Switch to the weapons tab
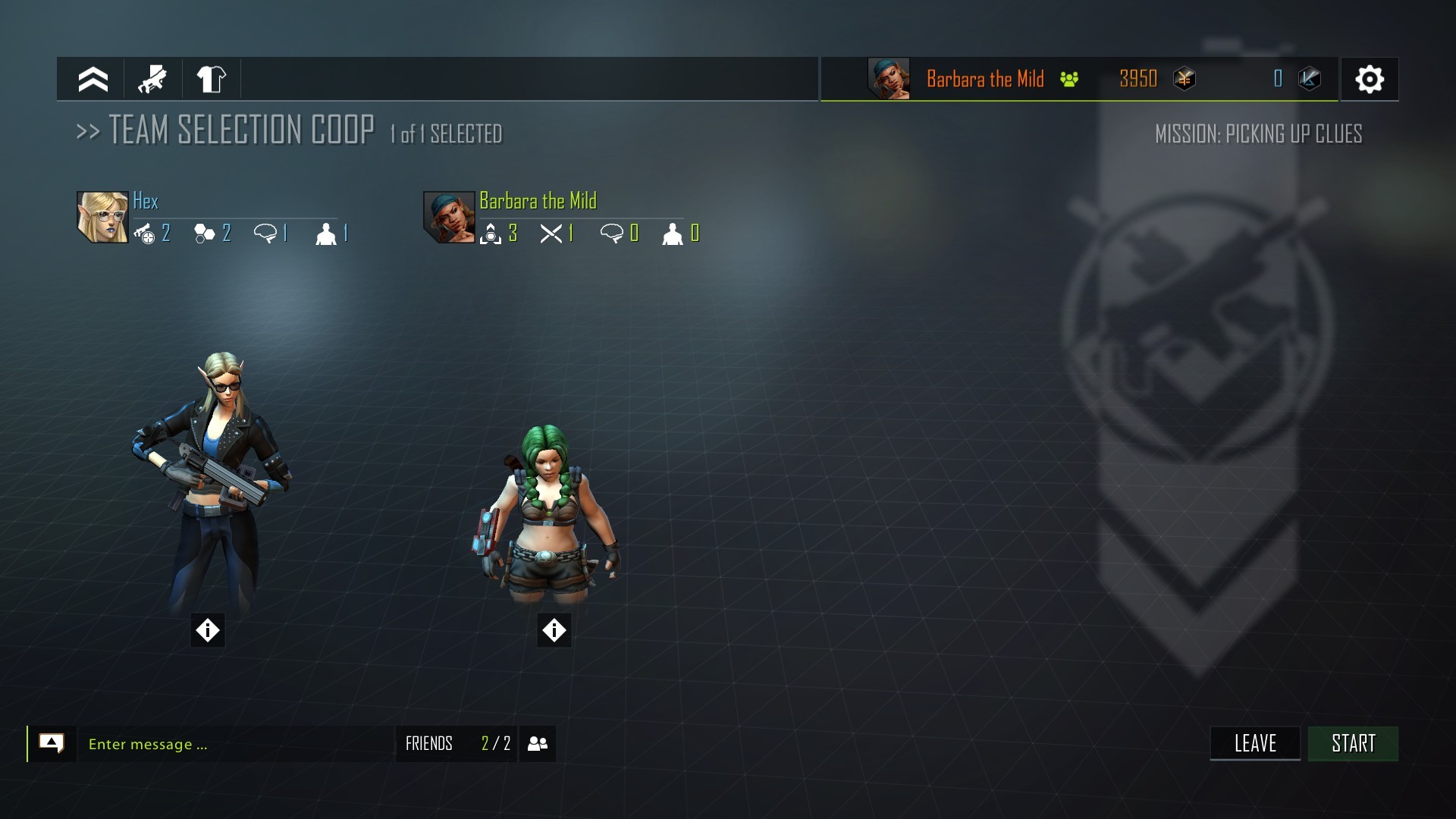Screen dimensions: 1456x819 (x=152, y=79)
